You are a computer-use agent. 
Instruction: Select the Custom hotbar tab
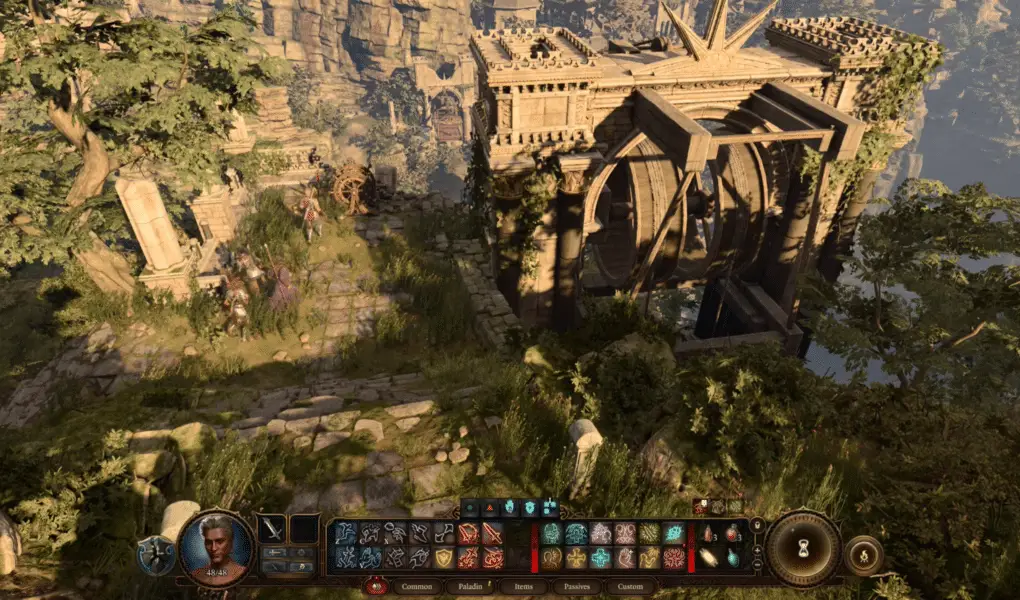coord(630,587)
